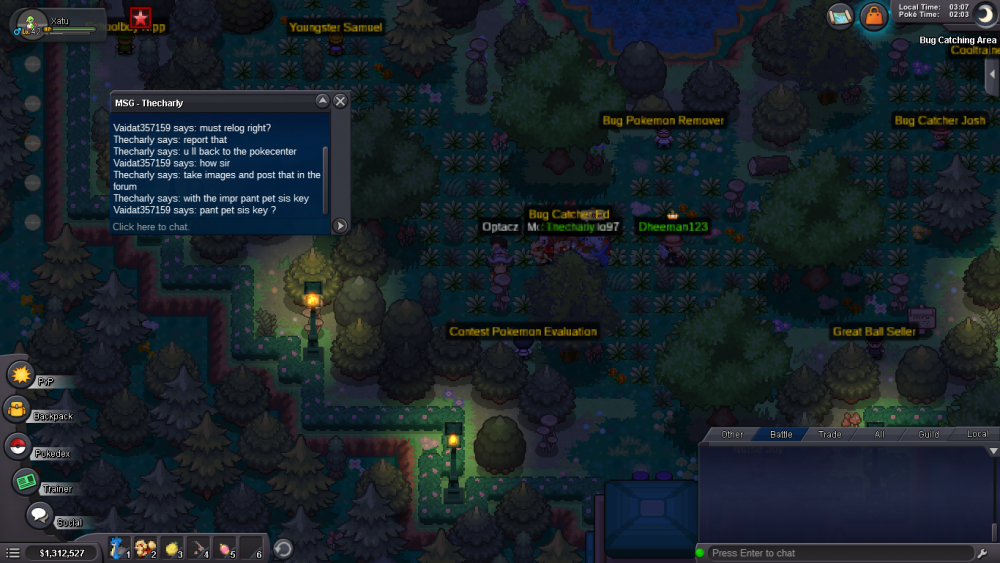1000x563 pixels.
Task: Close the MSG - Thecharly window
Action: coord(340,101)
